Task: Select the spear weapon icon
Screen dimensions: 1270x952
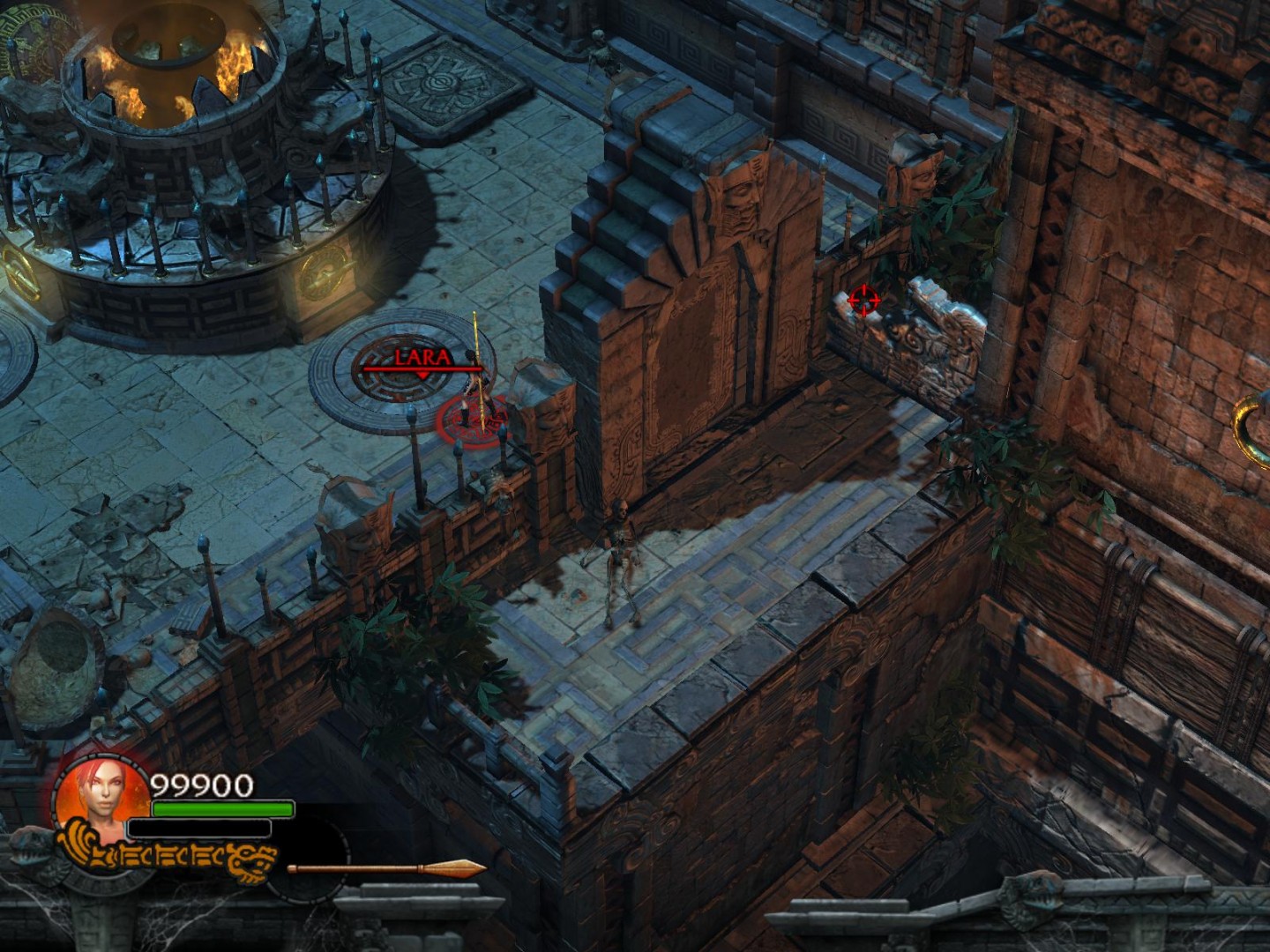Action: click(x=386, y=869)
